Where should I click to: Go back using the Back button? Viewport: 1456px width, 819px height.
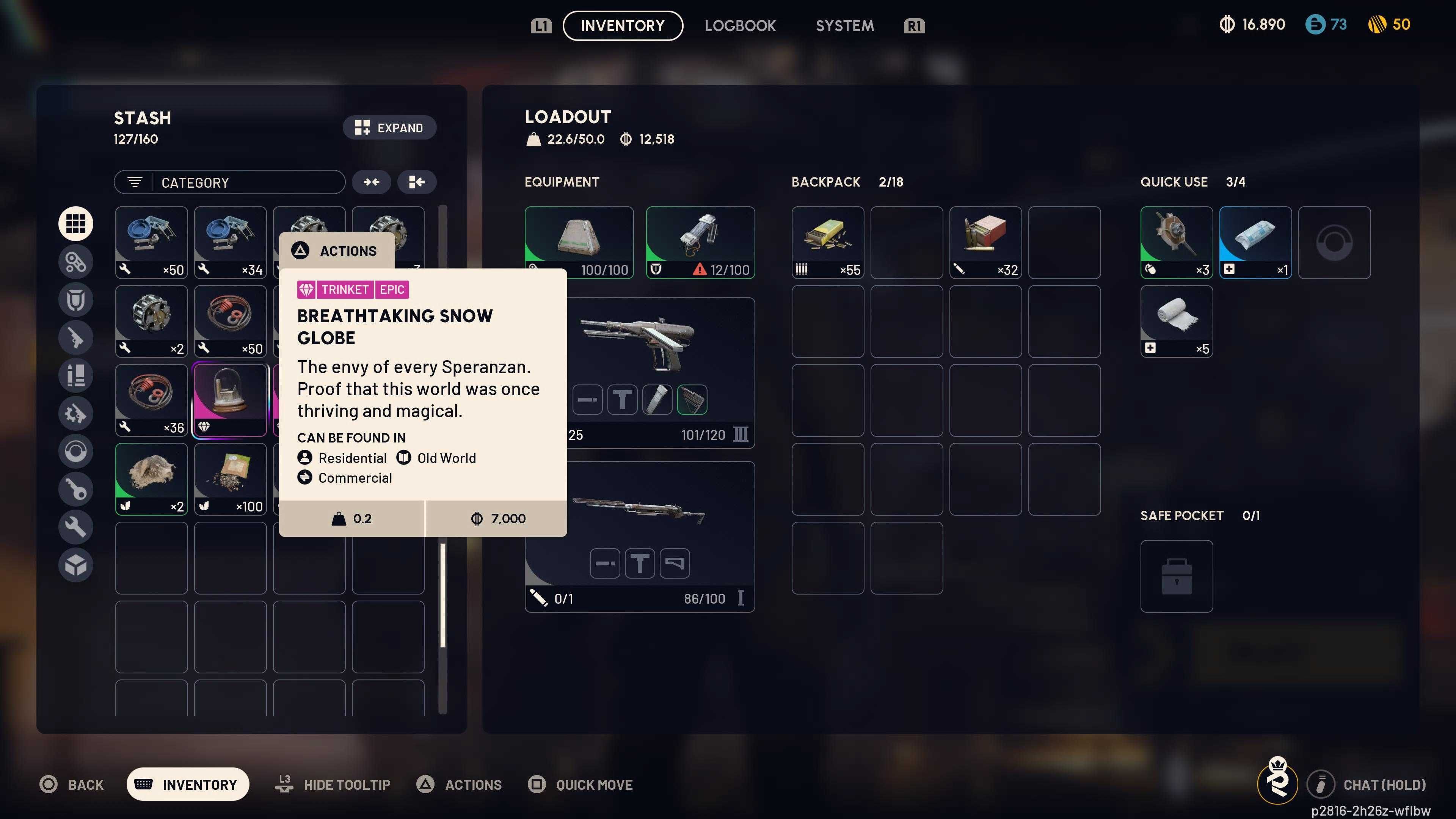(72, 784)
